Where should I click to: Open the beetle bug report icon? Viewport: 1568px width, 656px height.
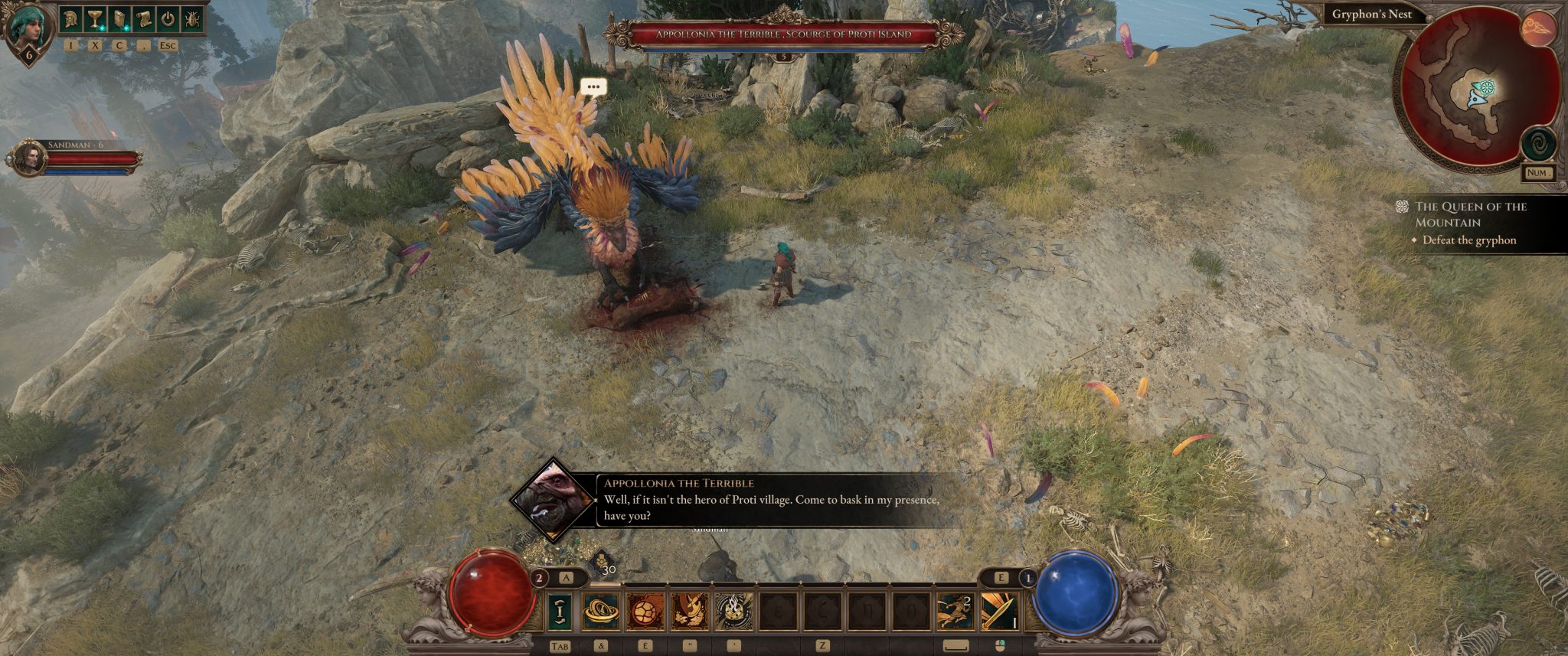[x=192, y=20]
